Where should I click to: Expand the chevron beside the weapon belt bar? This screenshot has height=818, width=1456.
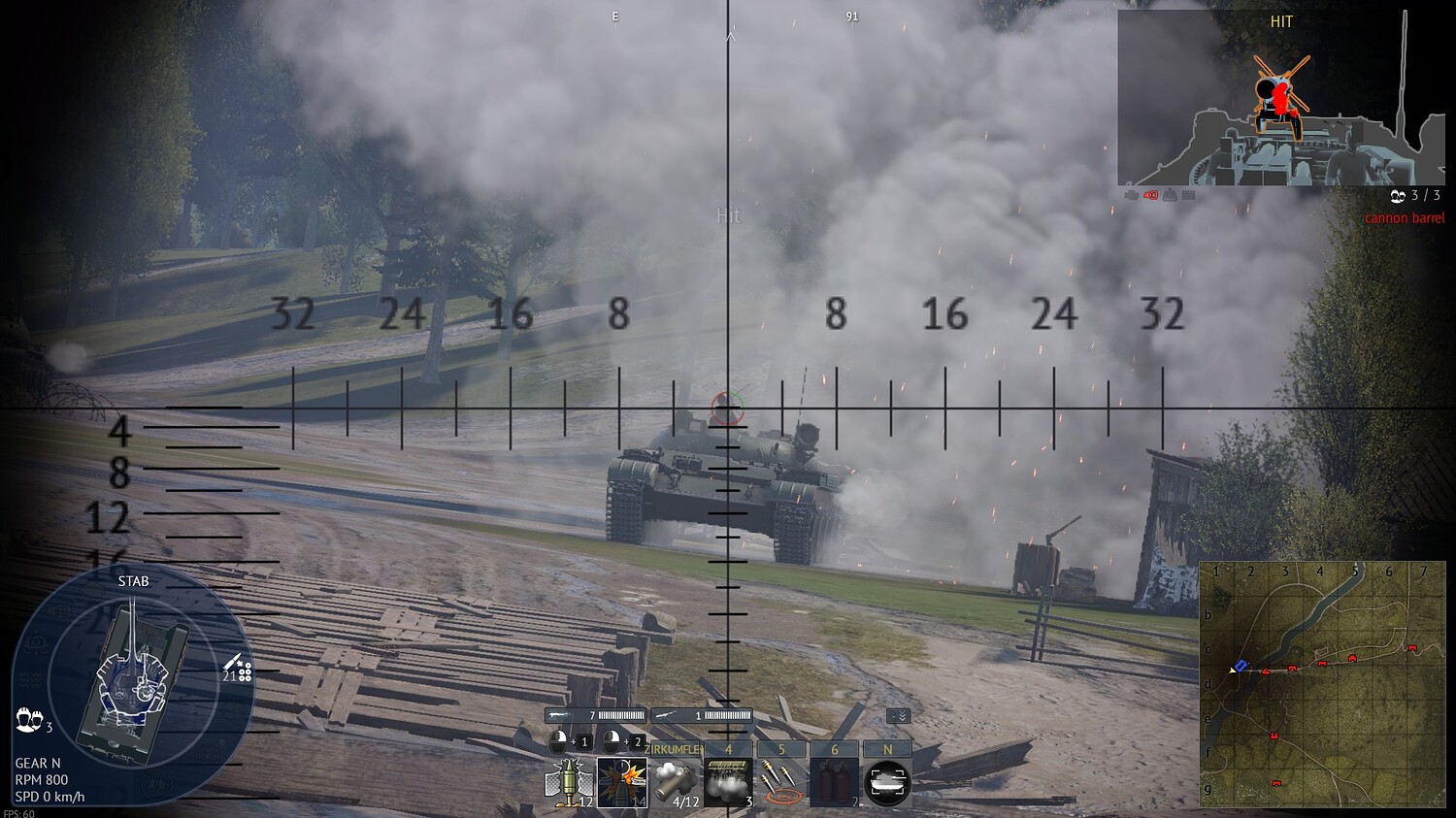[900, 715]
